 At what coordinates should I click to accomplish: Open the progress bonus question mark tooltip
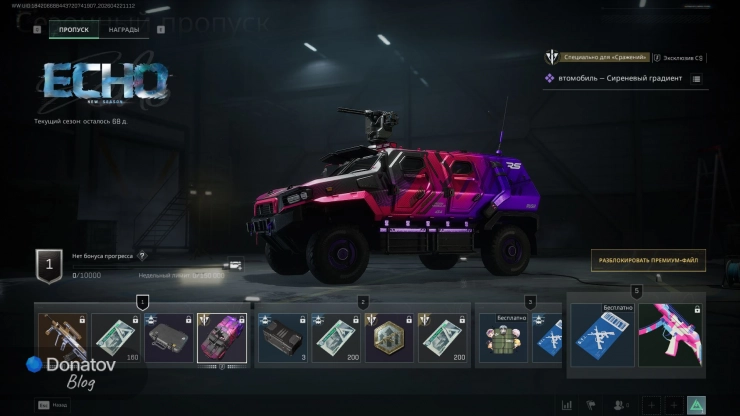tap(142, 256)
